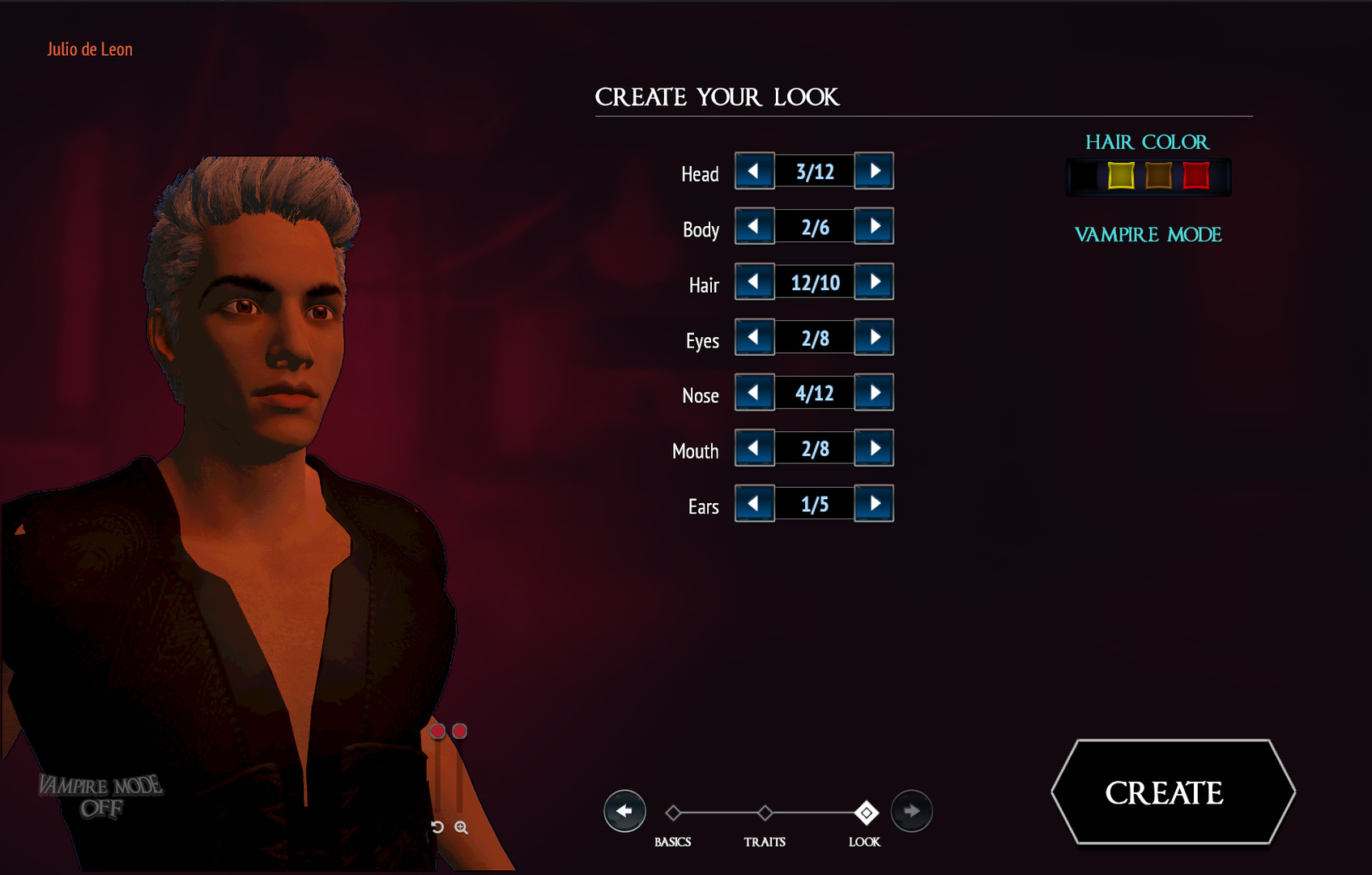Pick the next Nose variant
1372x875 pixels.
coord(874,392)
